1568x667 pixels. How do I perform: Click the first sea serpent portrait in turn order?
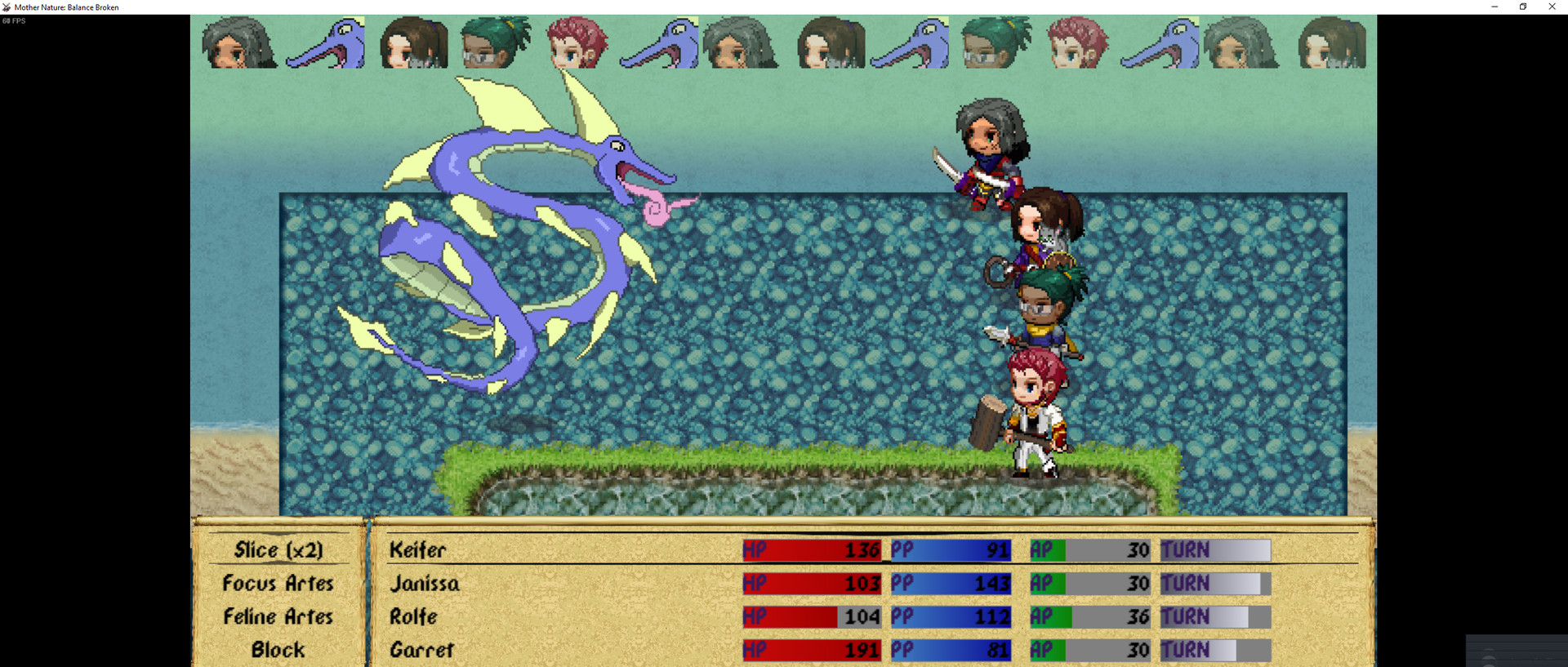pyautogui.click(x=327, y=42)
